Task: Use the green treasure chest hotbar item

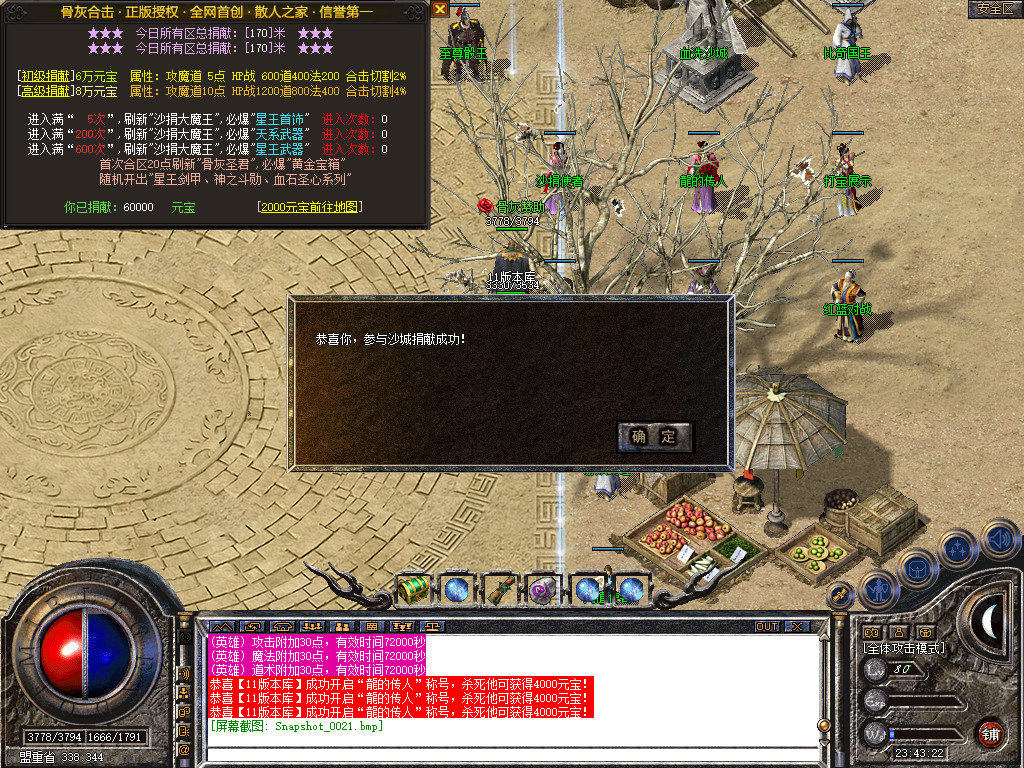Action: [x=412, y=590]
